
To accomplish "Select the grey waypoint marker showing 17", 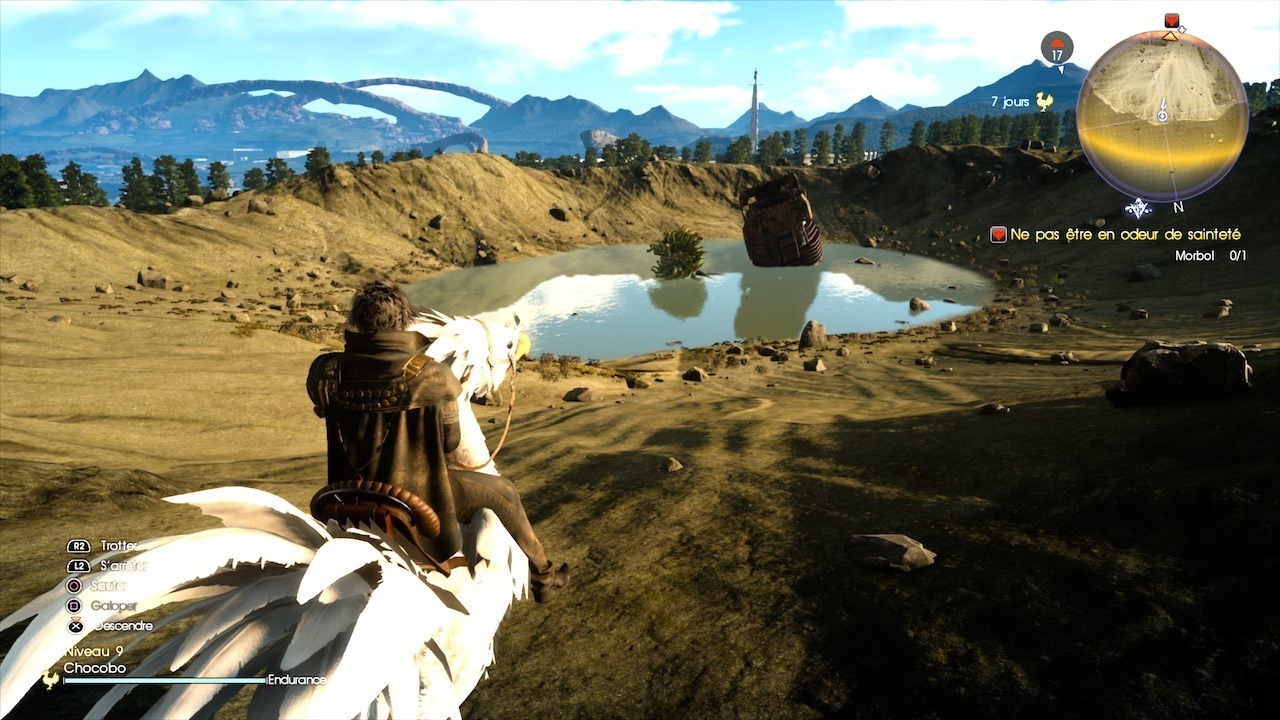I will pos(1057,46).
